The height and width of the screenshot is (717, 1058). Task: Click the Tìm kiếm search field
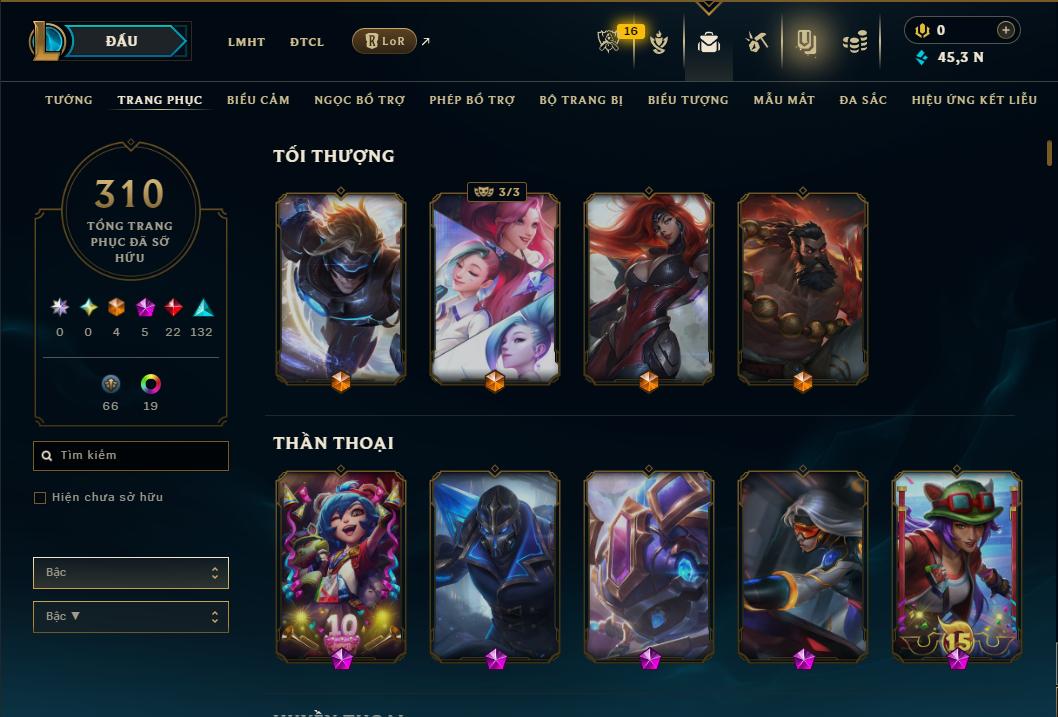tap(131, 456)
